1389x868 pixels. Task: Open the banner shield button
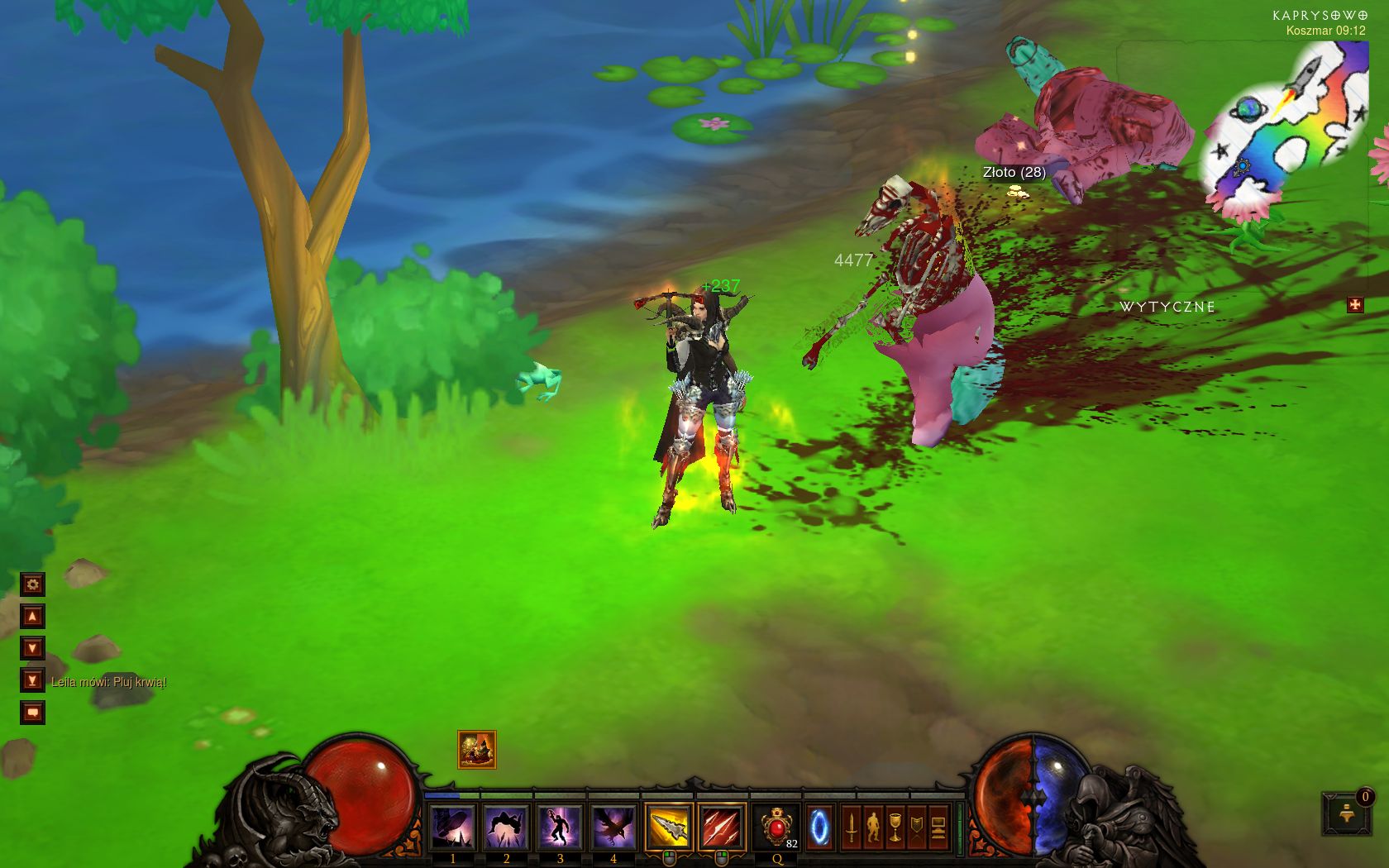tap(916, 827)
